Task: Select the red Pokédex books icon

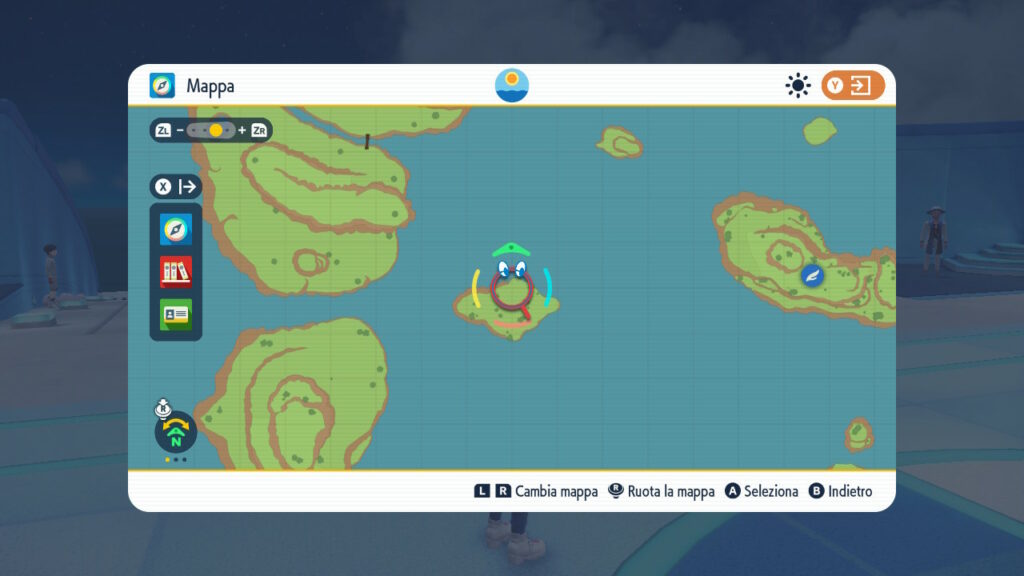Action: coord(176,271)
